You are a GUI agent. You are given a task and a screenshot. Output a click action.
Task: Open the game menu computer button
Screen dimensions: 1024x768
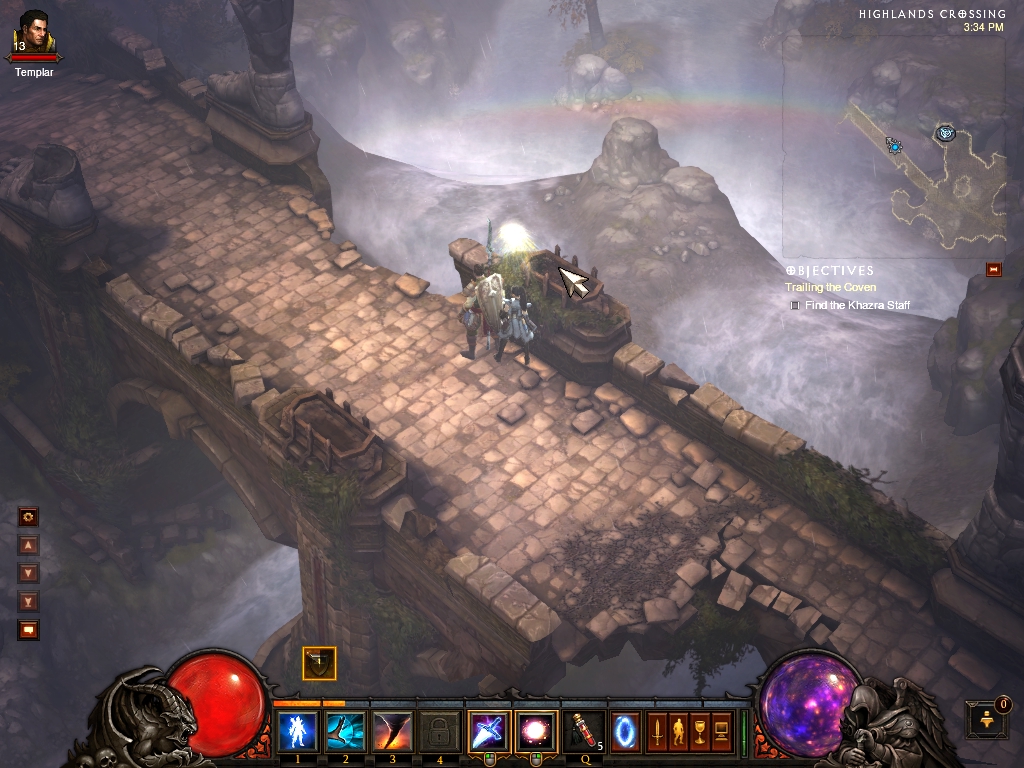pyautogui.click(x=720, y=731)
